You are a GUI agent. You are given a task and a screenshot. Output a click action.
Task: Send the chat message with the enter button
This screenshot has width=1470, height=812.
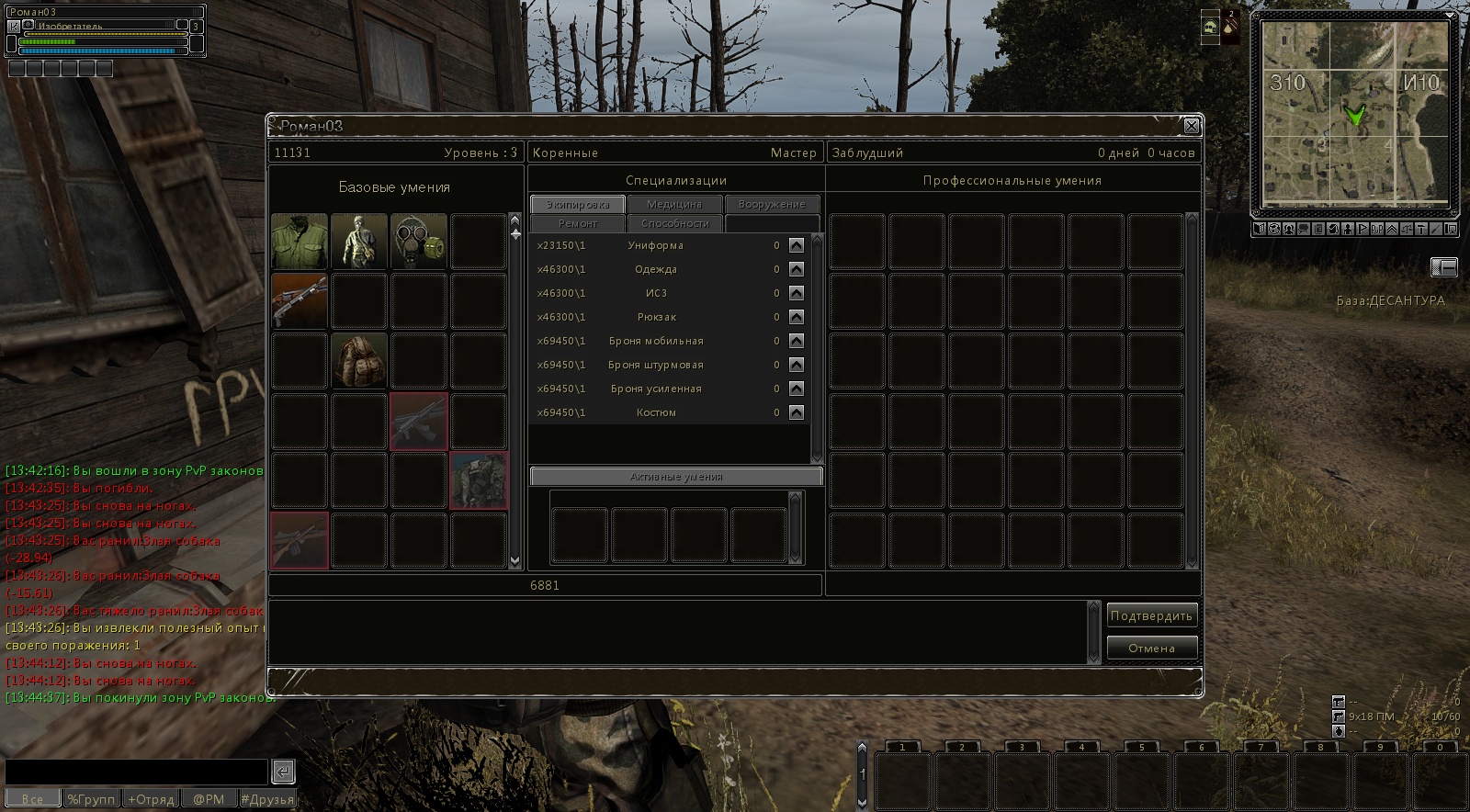(283, 772)
